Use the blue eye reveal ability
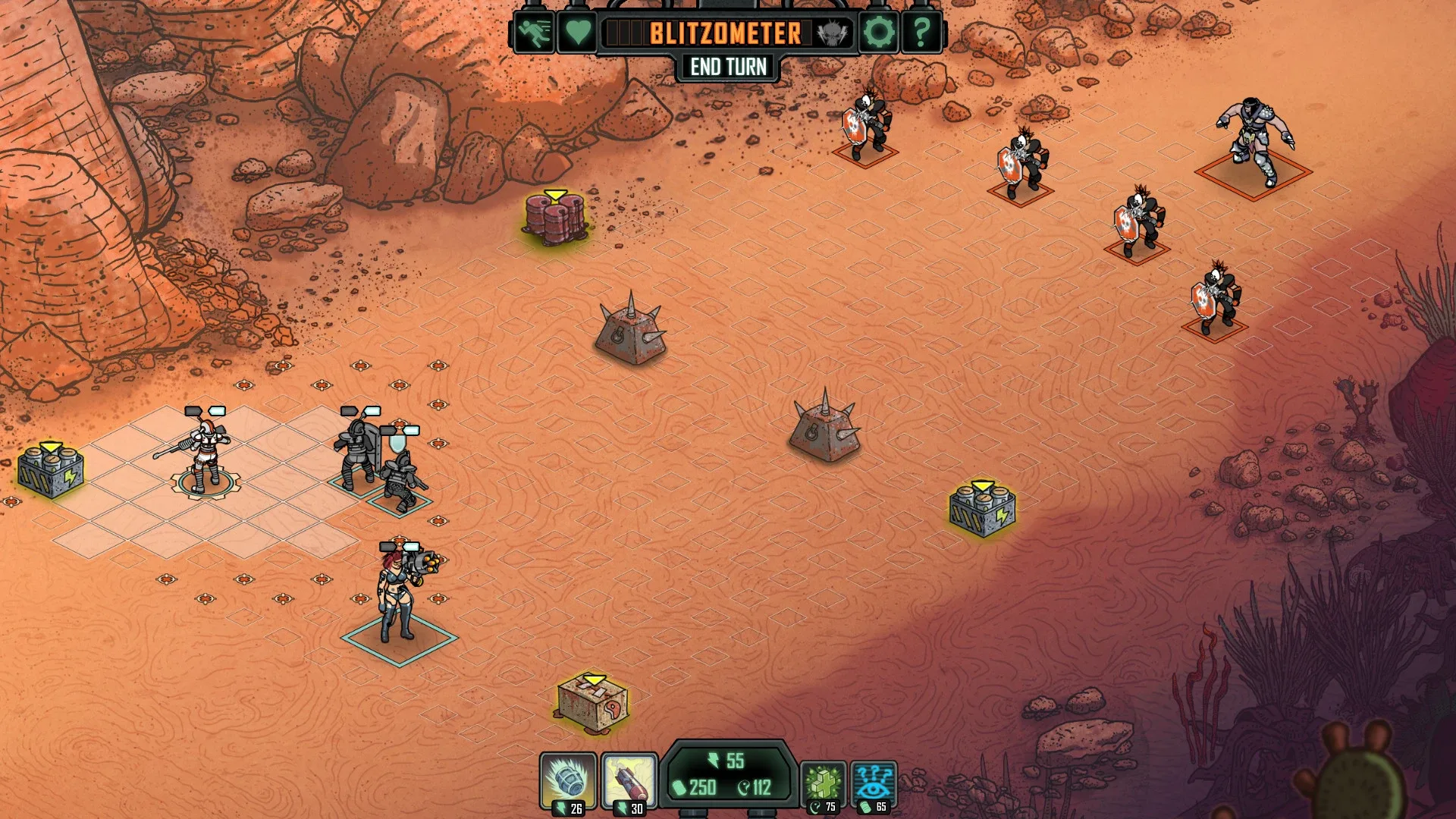Image resolution: width=1456 pixels, height=819 pixels. (x=874, y=783)
